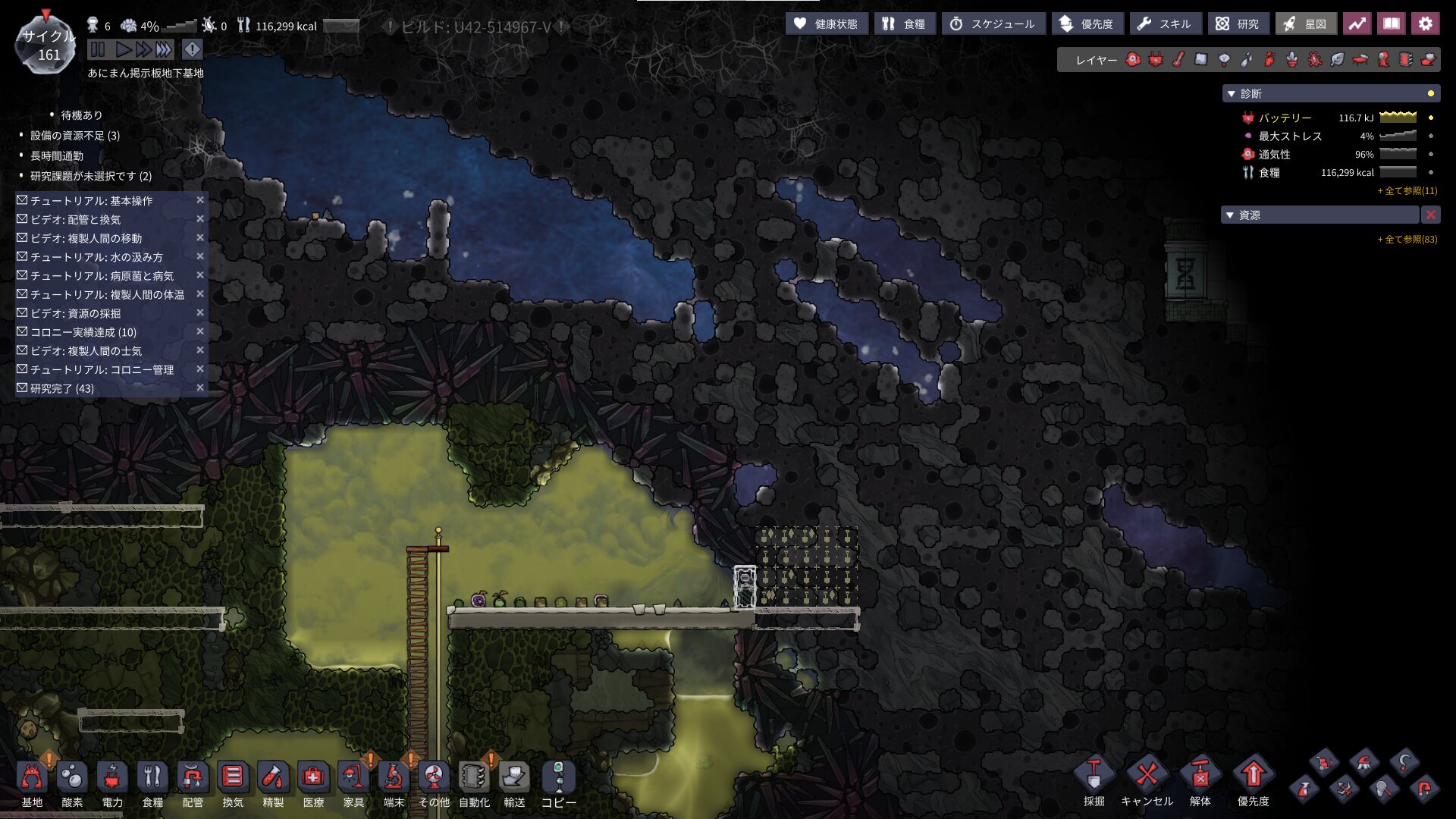Open the 星図 starmap screen
The width and height of the screenshot is (1456, 819).
point(1305,24)
